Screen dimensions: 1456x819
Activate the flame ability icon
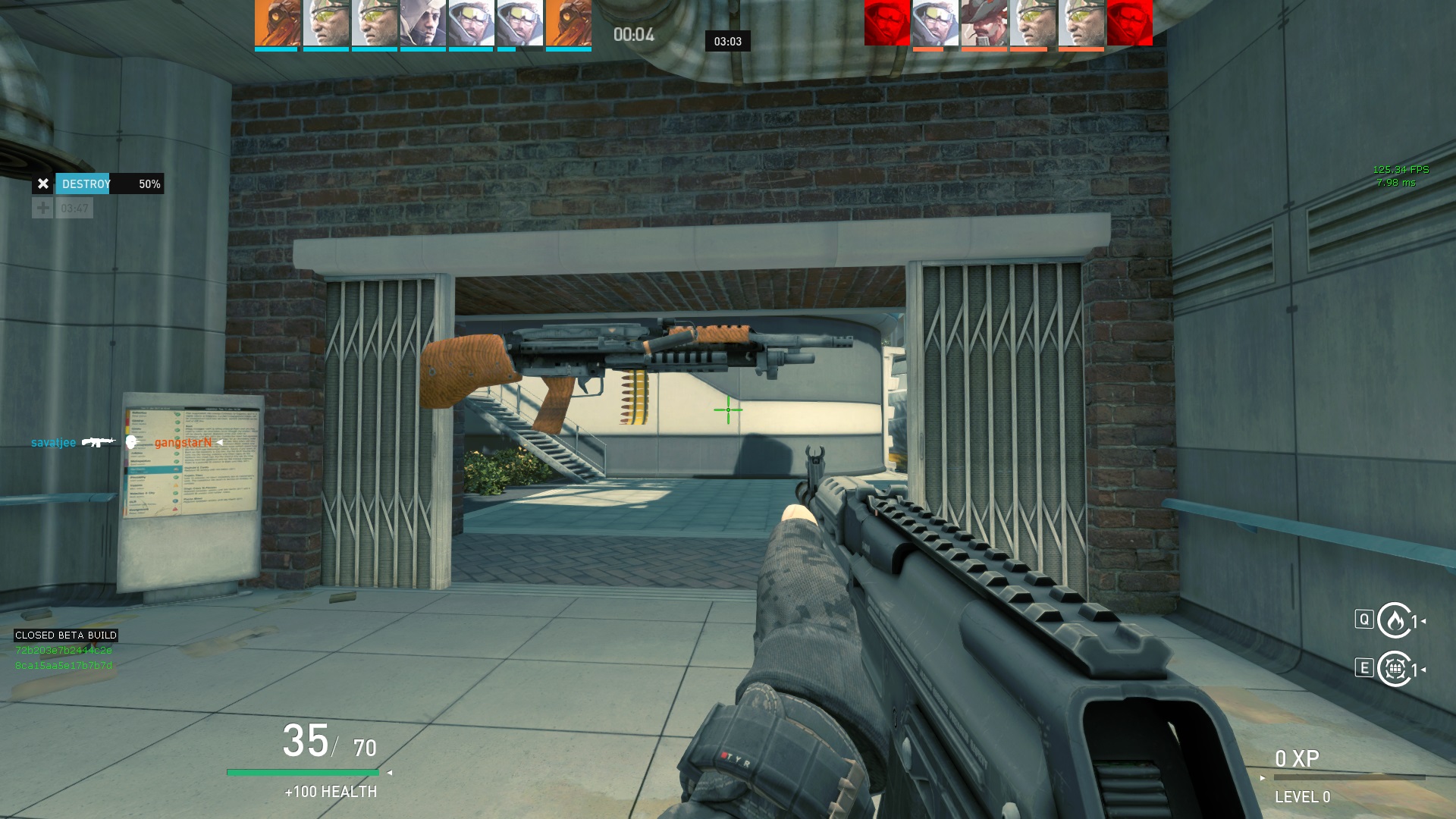(1394, 621)
